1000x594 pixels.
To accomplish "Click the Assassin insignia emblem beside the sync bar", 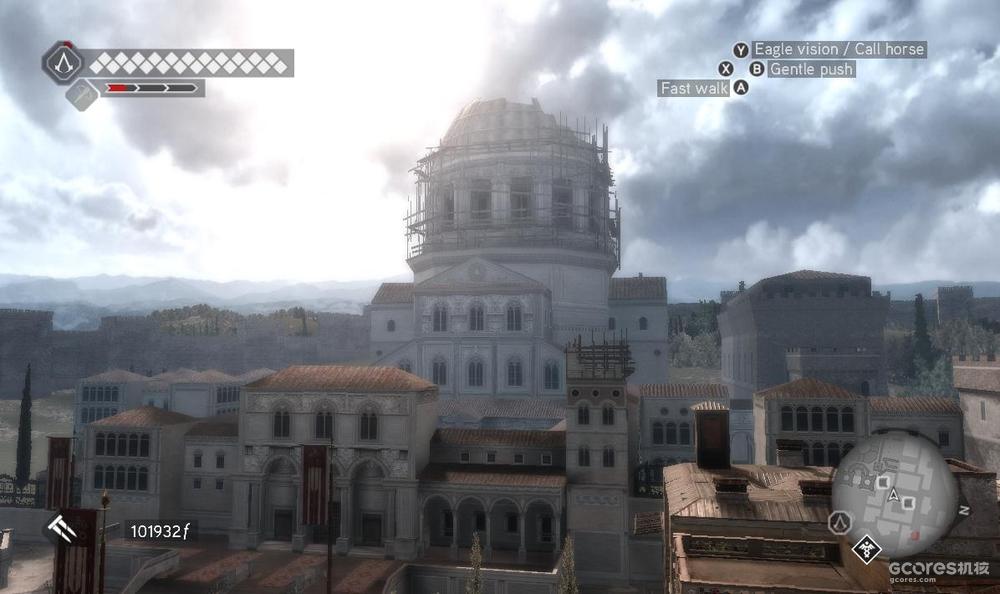I will (63, 63).
